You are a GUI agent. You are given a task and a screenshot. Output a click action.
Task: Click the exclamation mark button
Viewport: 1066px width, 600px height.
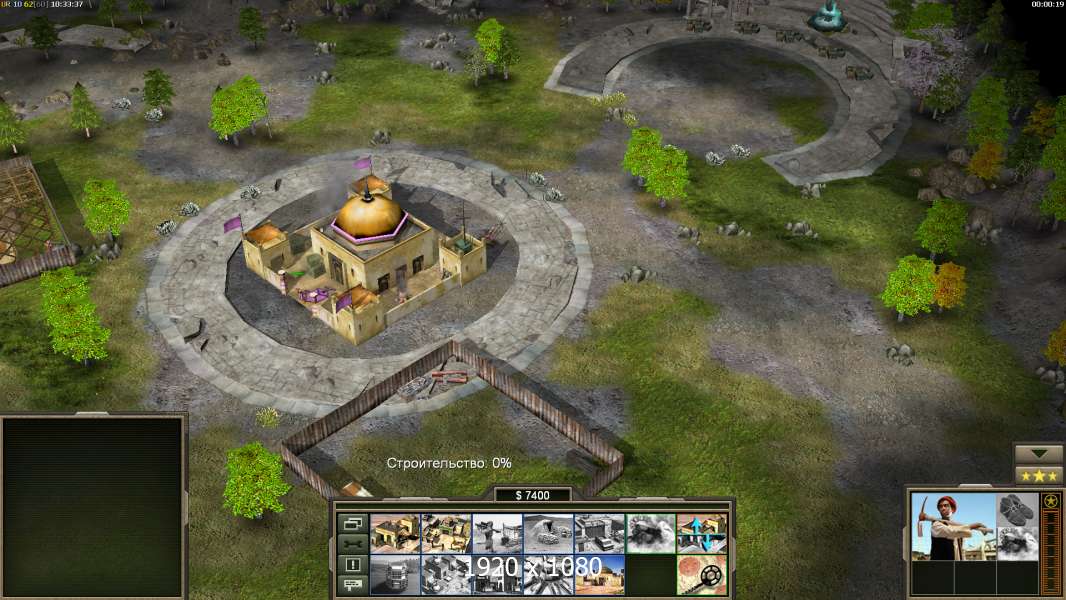352,565
